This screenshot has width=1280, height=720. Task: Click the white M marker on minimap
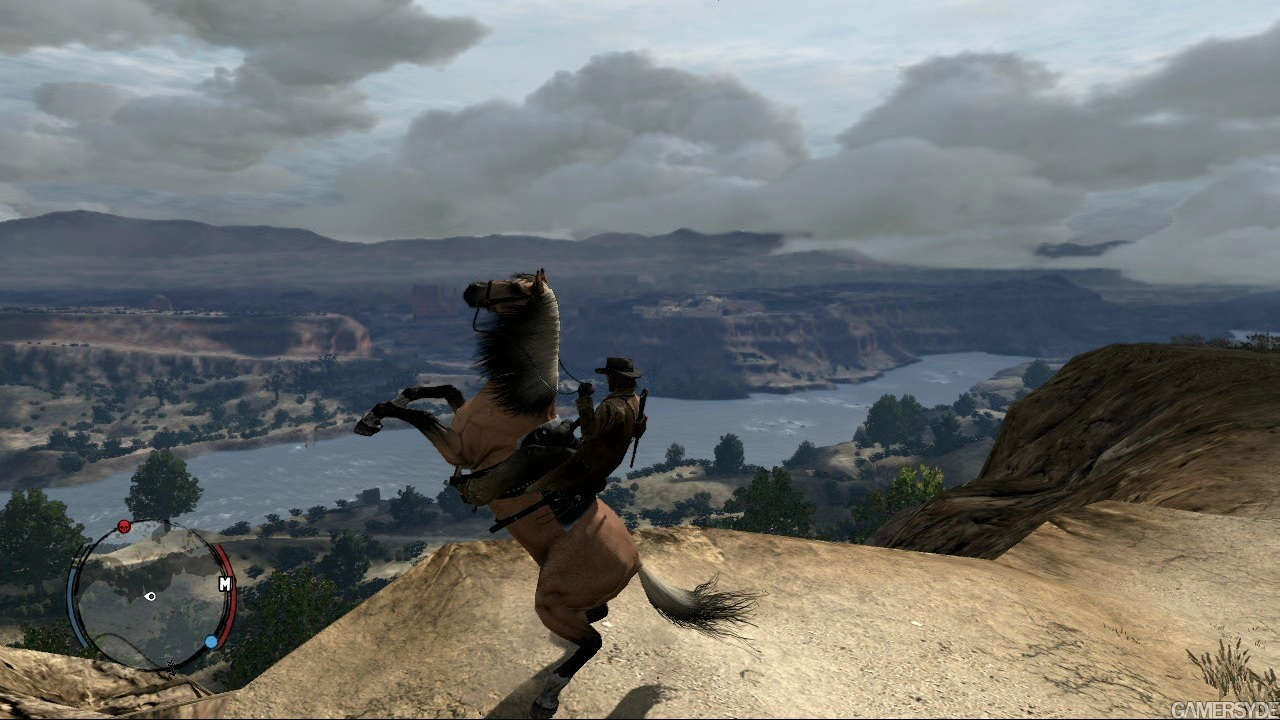pyautogui.click(x=225, y=583)
